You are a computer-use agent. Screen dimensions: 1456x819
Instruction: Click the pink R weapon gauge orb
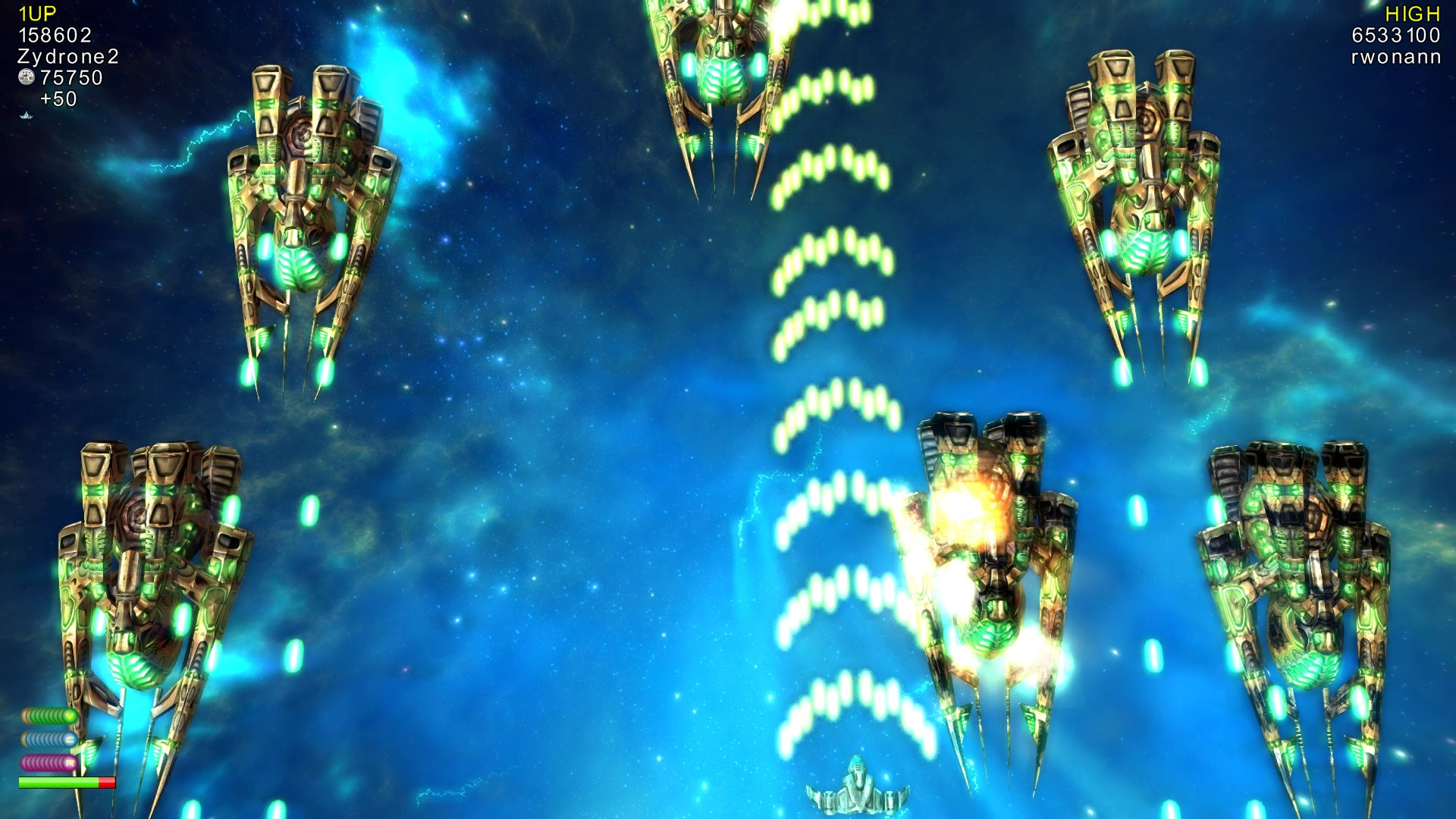tap(69, 762)
